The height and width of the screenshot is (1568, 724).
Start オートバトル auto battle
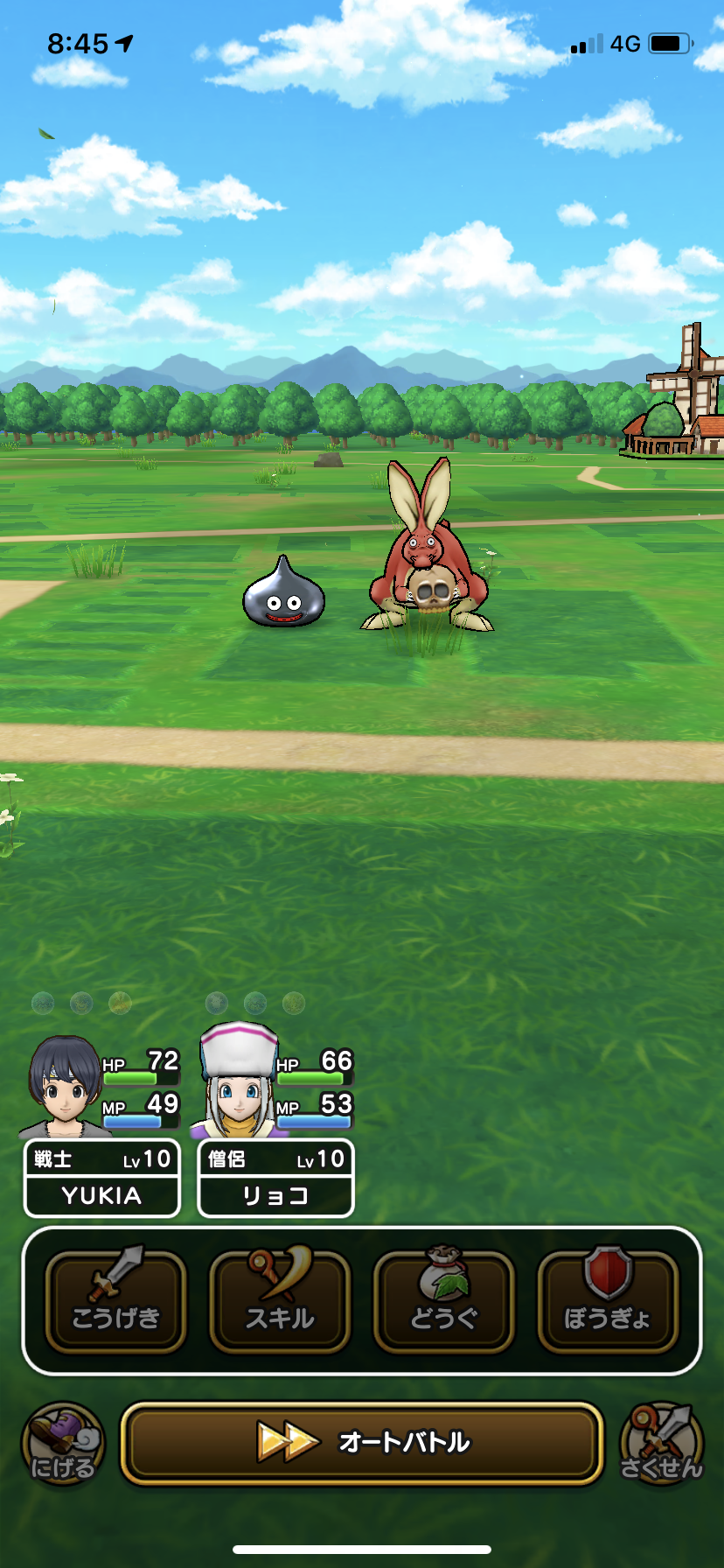tap(362, 1443)
